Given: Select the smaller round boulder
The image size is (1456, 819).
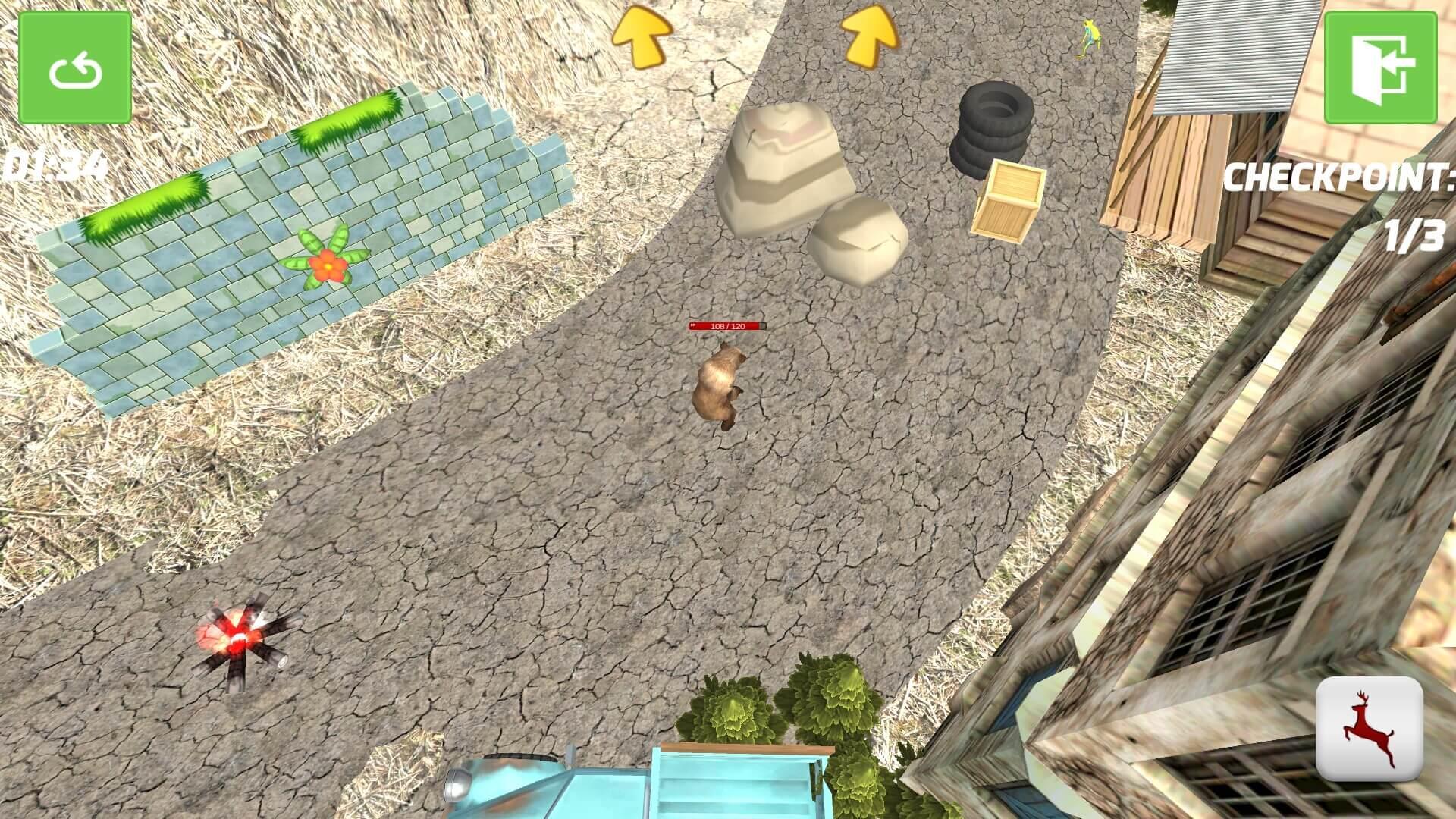Looking at the screenshot, I should [861, 243].
